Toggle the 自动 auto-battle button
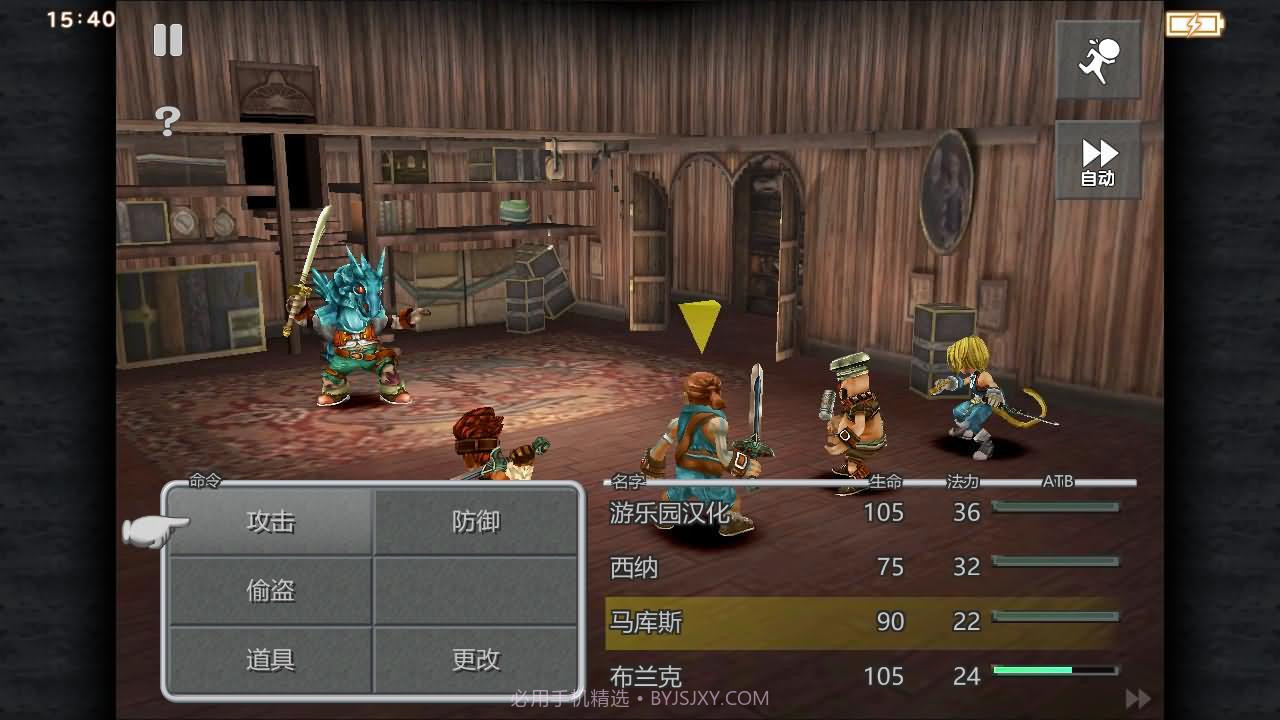1280x720 pixels. coord(1098,160)
